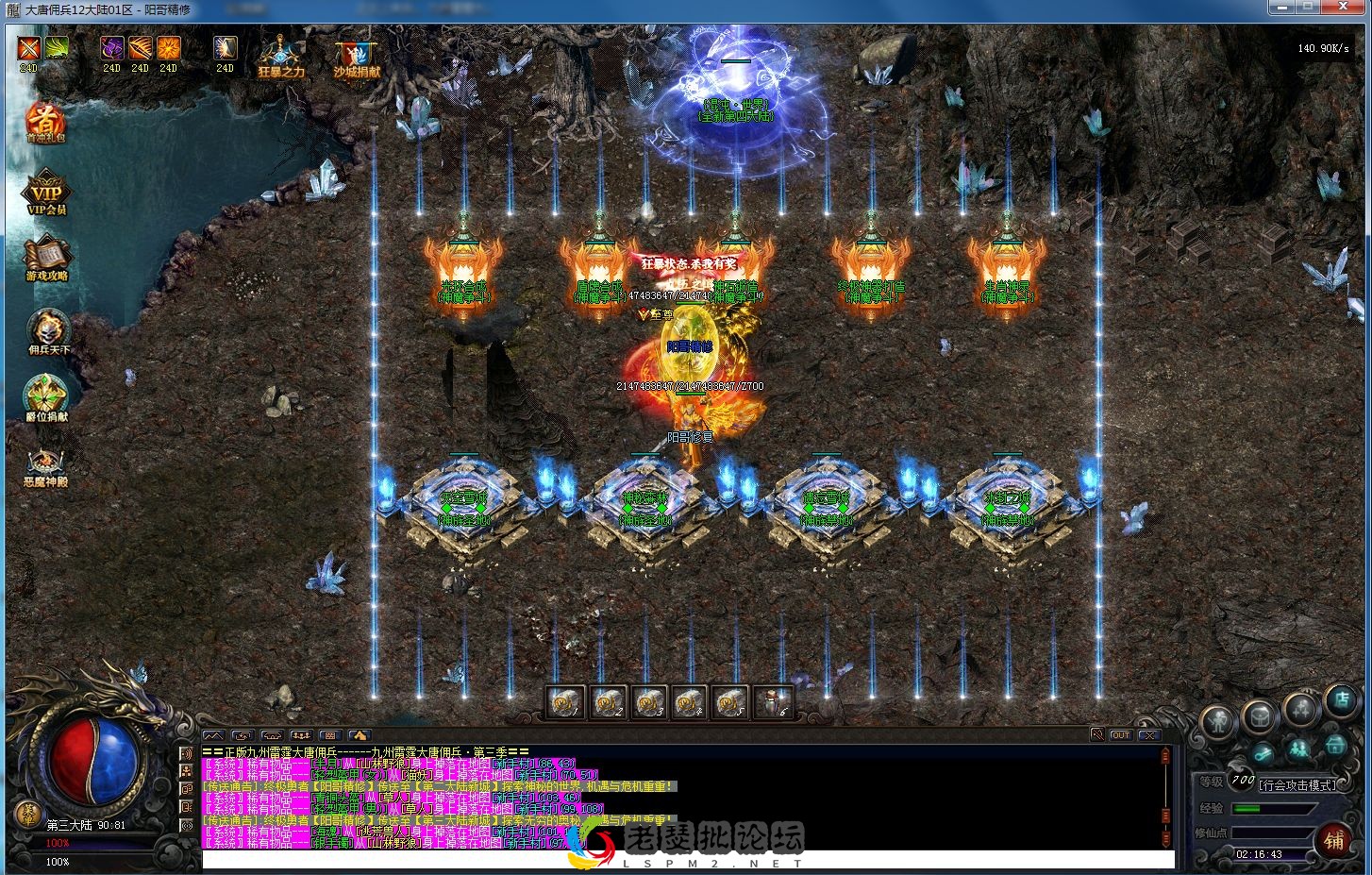
Task: Click the OUT logout button
Action: point(1120,734)
